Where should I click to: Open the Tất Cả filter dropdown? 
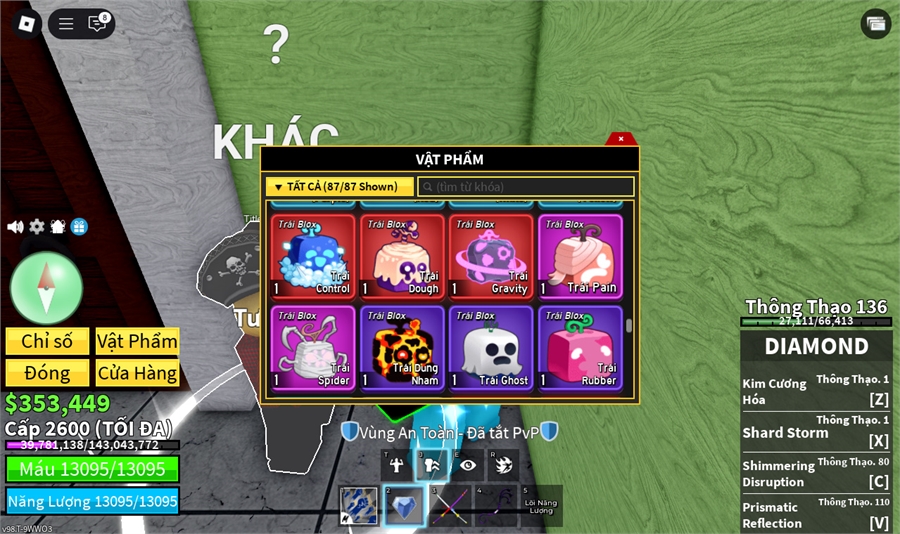tap(339, 187)
